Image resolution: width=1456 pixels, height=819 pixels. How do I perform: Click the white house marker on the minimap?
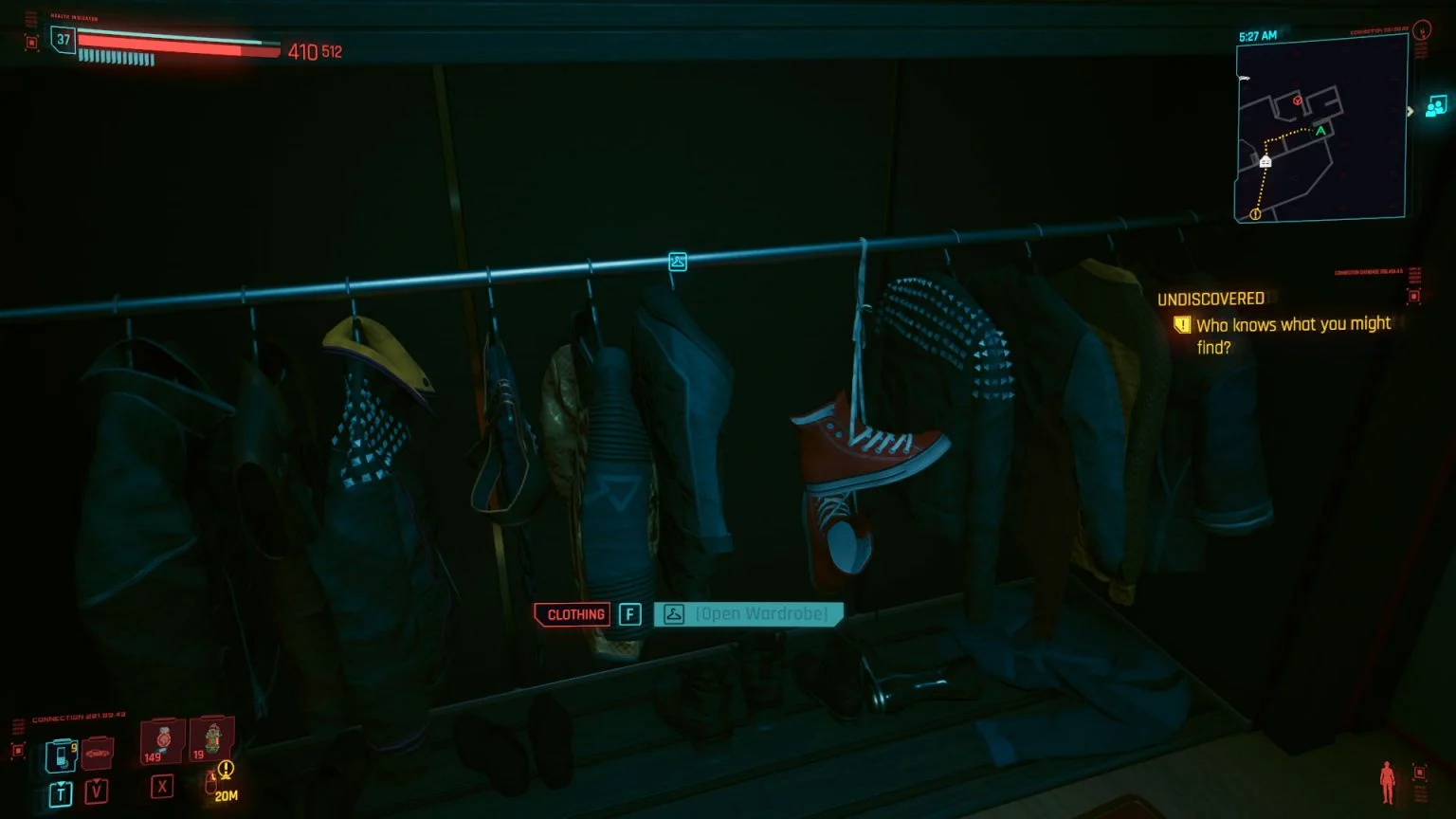(1265, 162)
